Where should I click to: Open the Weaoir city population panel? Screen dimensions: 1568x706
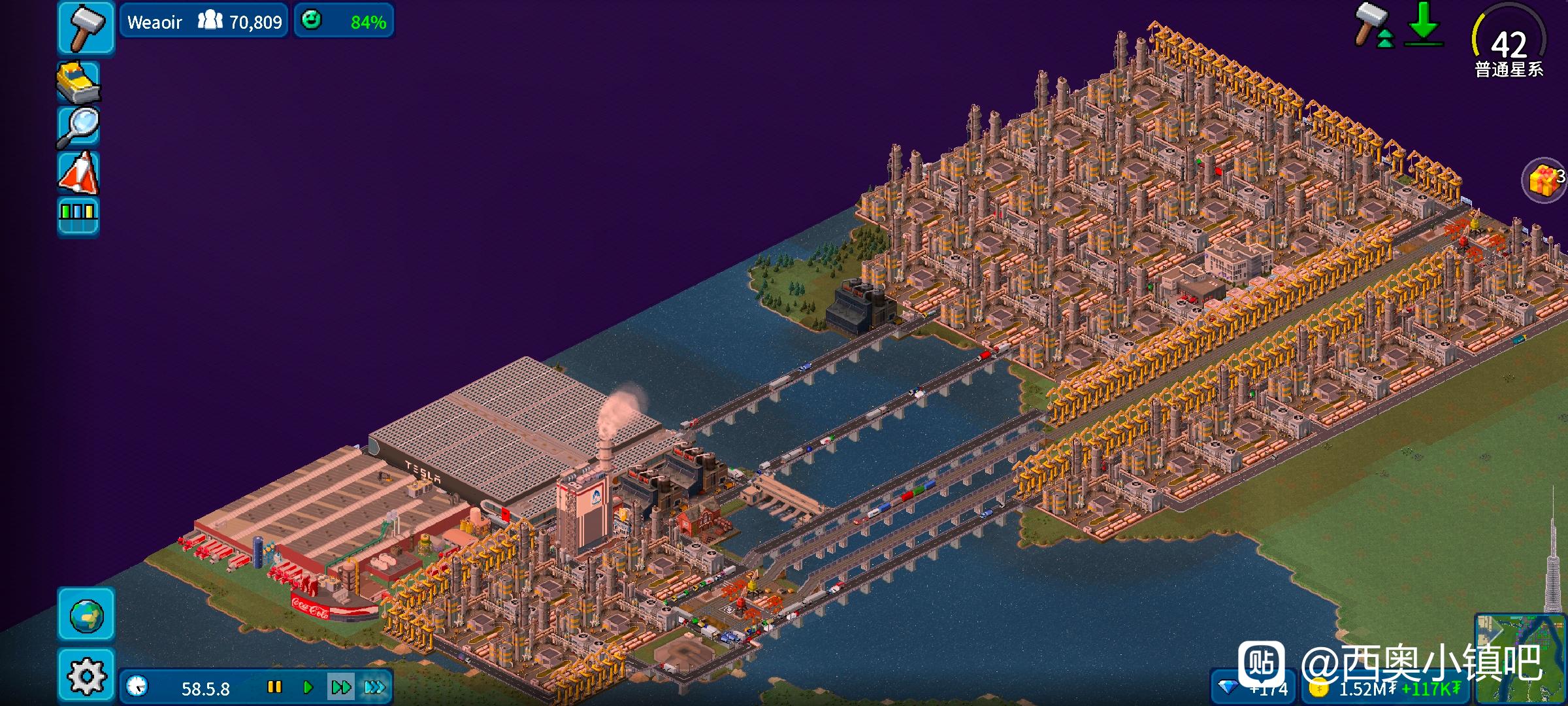tap(204, 22)
